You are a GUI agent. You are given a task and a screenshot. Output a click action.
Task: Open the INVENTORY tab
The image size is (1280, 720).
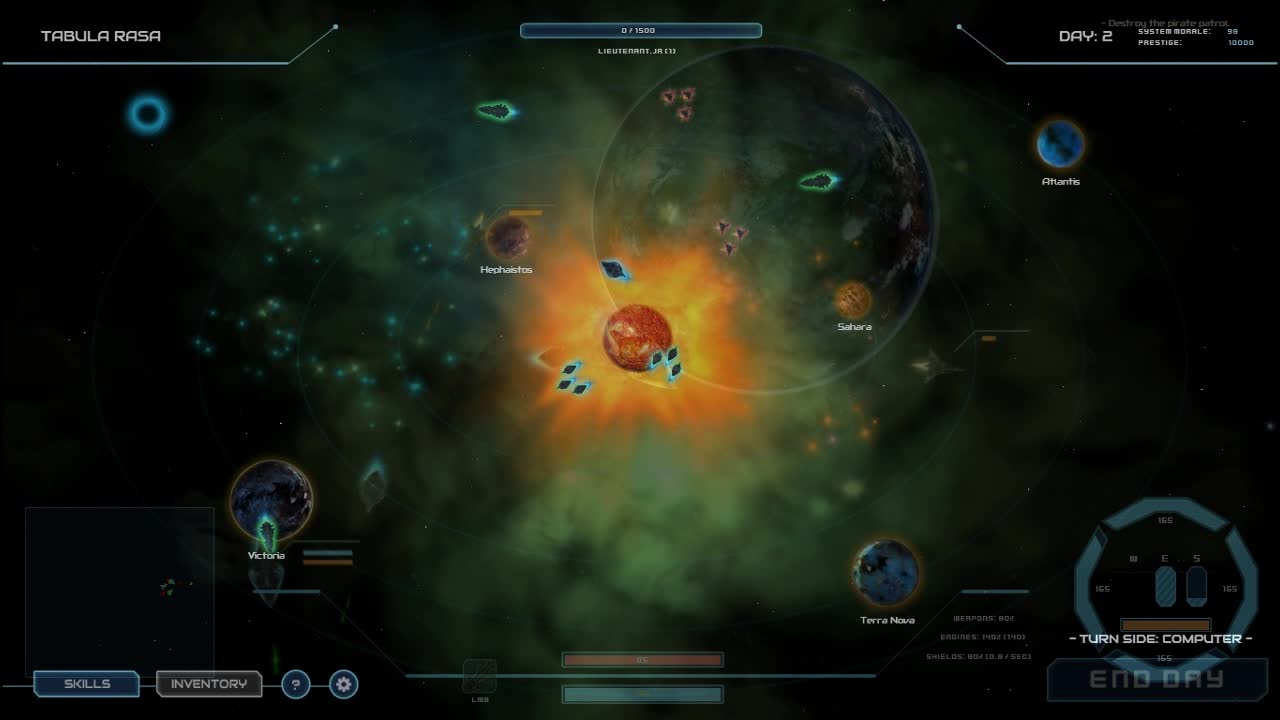(x=209, y=684)
